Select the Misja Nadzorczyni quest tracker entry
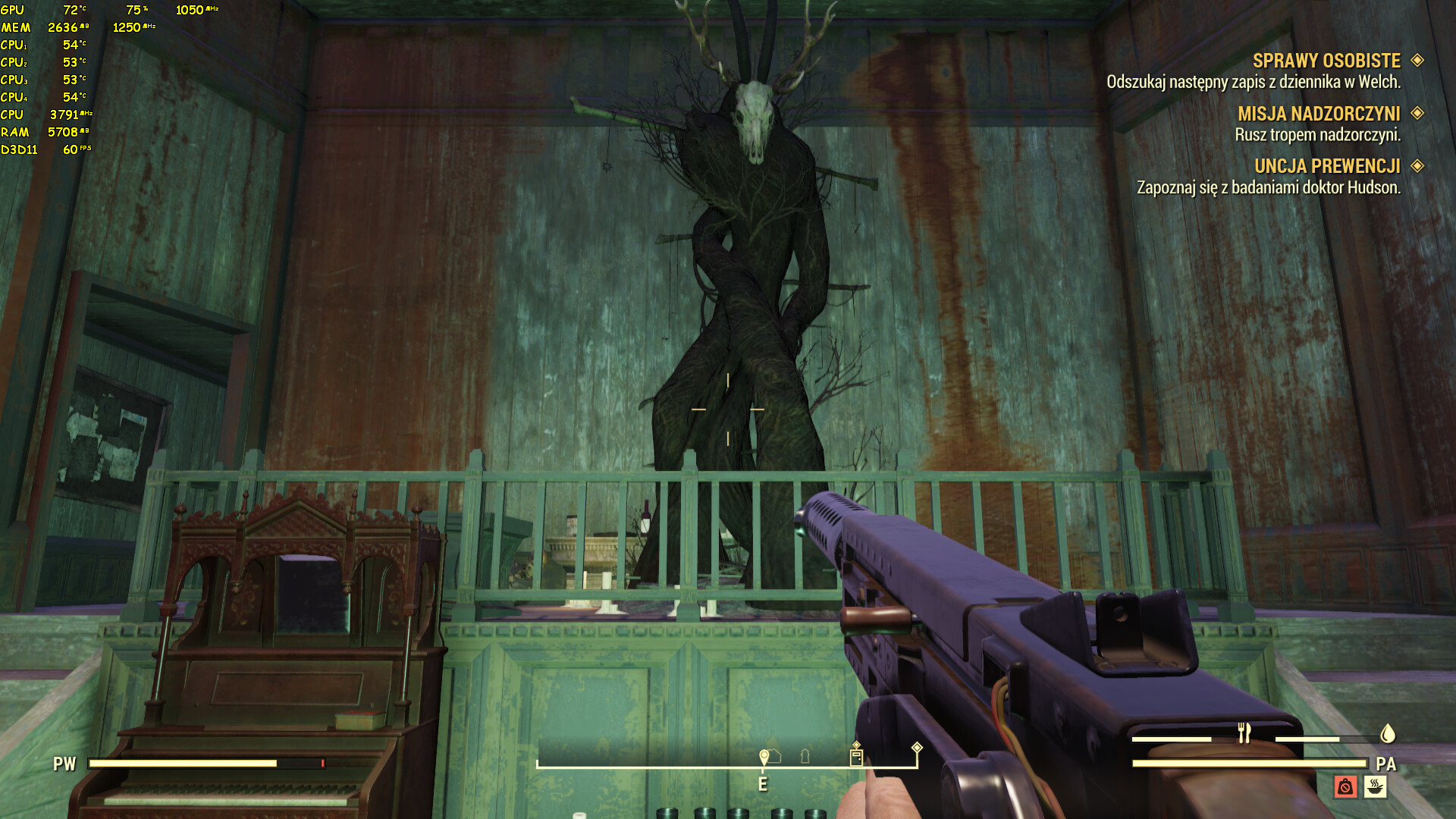 coord(1319,114)
